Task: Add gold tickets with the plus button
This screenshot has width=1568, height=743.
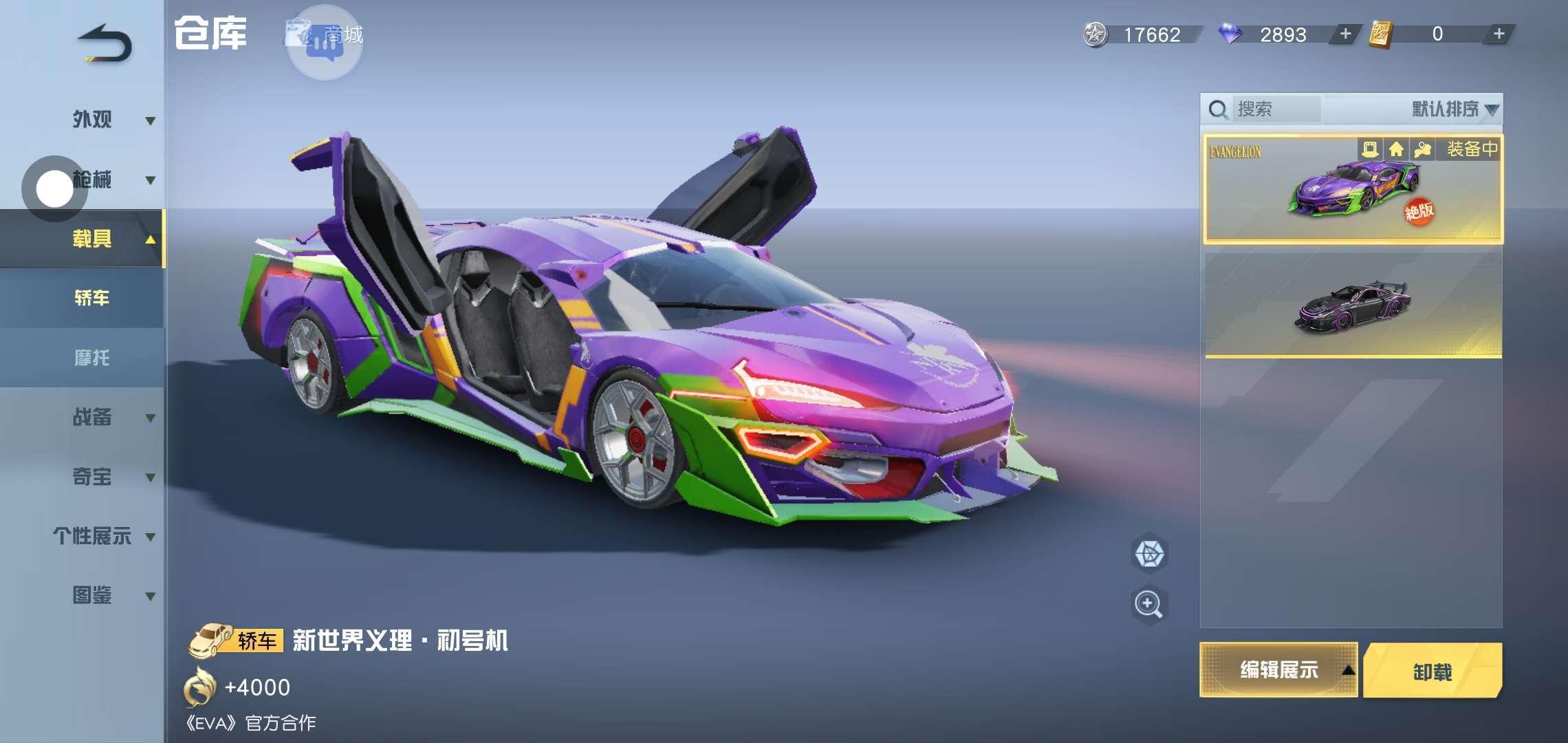Action: 1499,34
